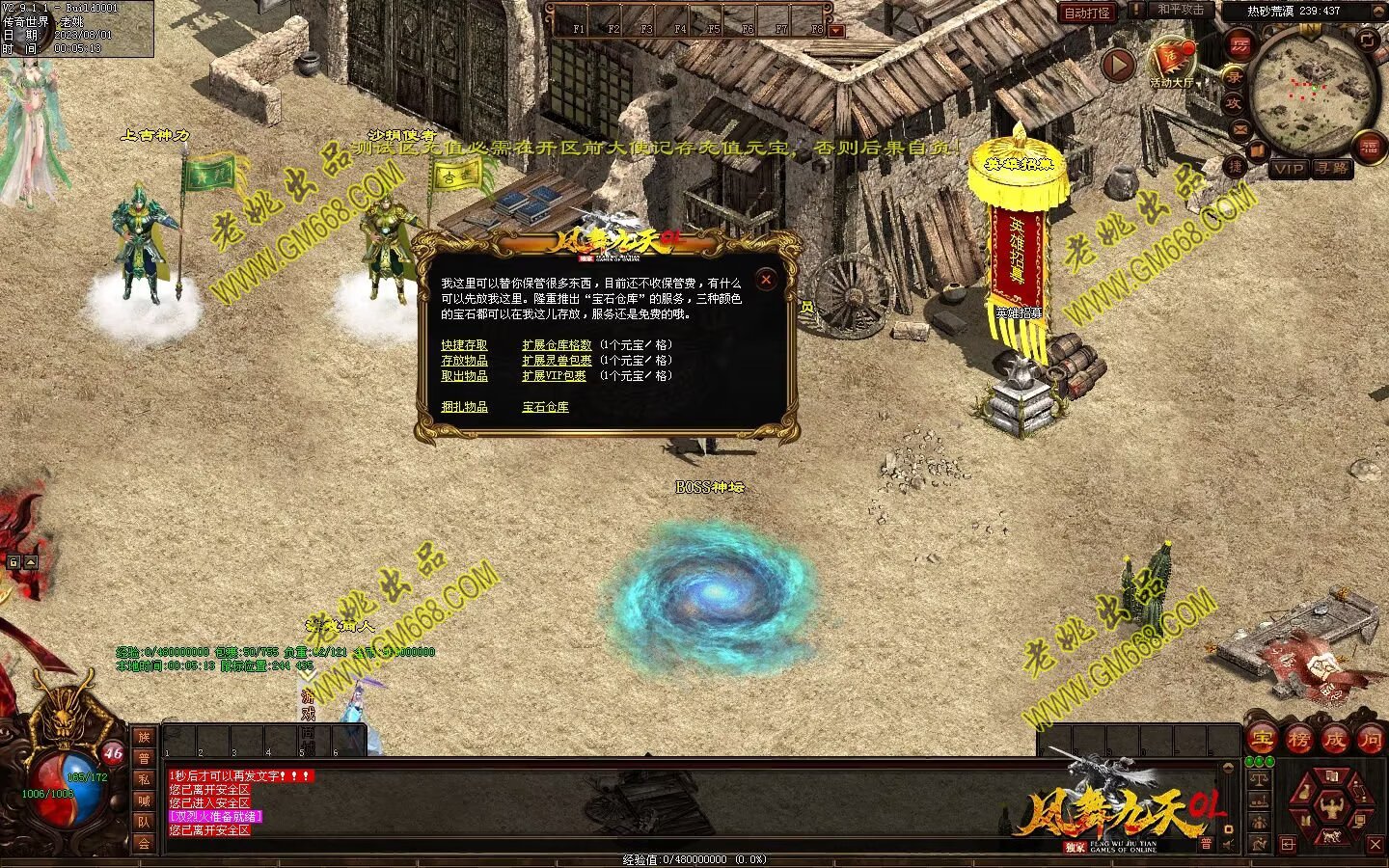The image size is (1389, 868).
Task: Open the 宝石仓库 gem warehouse
Action: pos(545,407)
